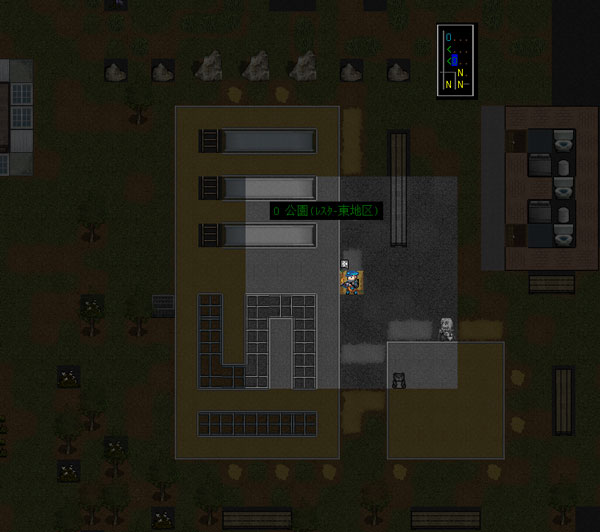
Task: Click the overmap minimap panel
Action: 456,60
